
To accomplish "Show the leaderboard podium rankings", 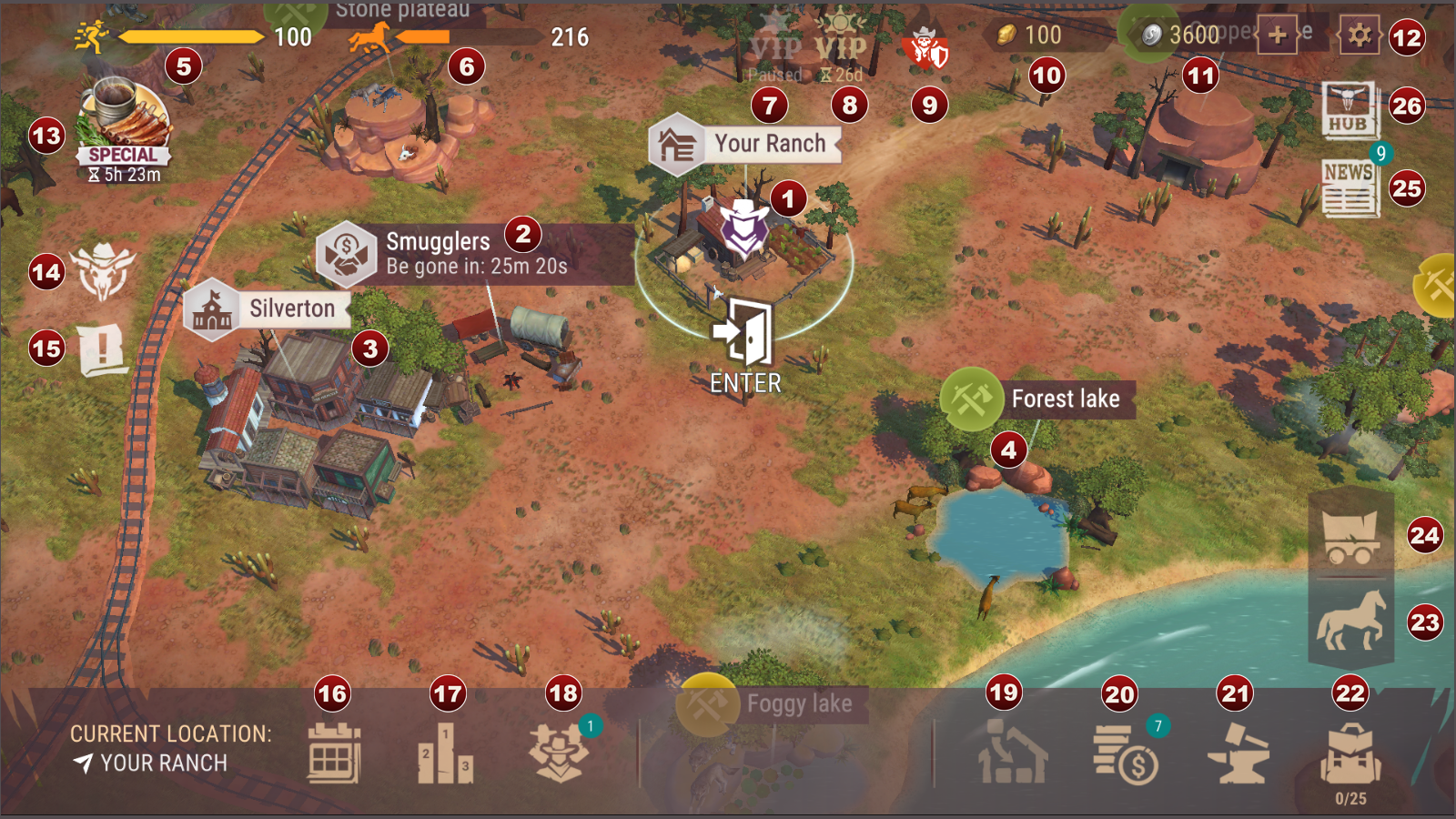I will point(445,753).
